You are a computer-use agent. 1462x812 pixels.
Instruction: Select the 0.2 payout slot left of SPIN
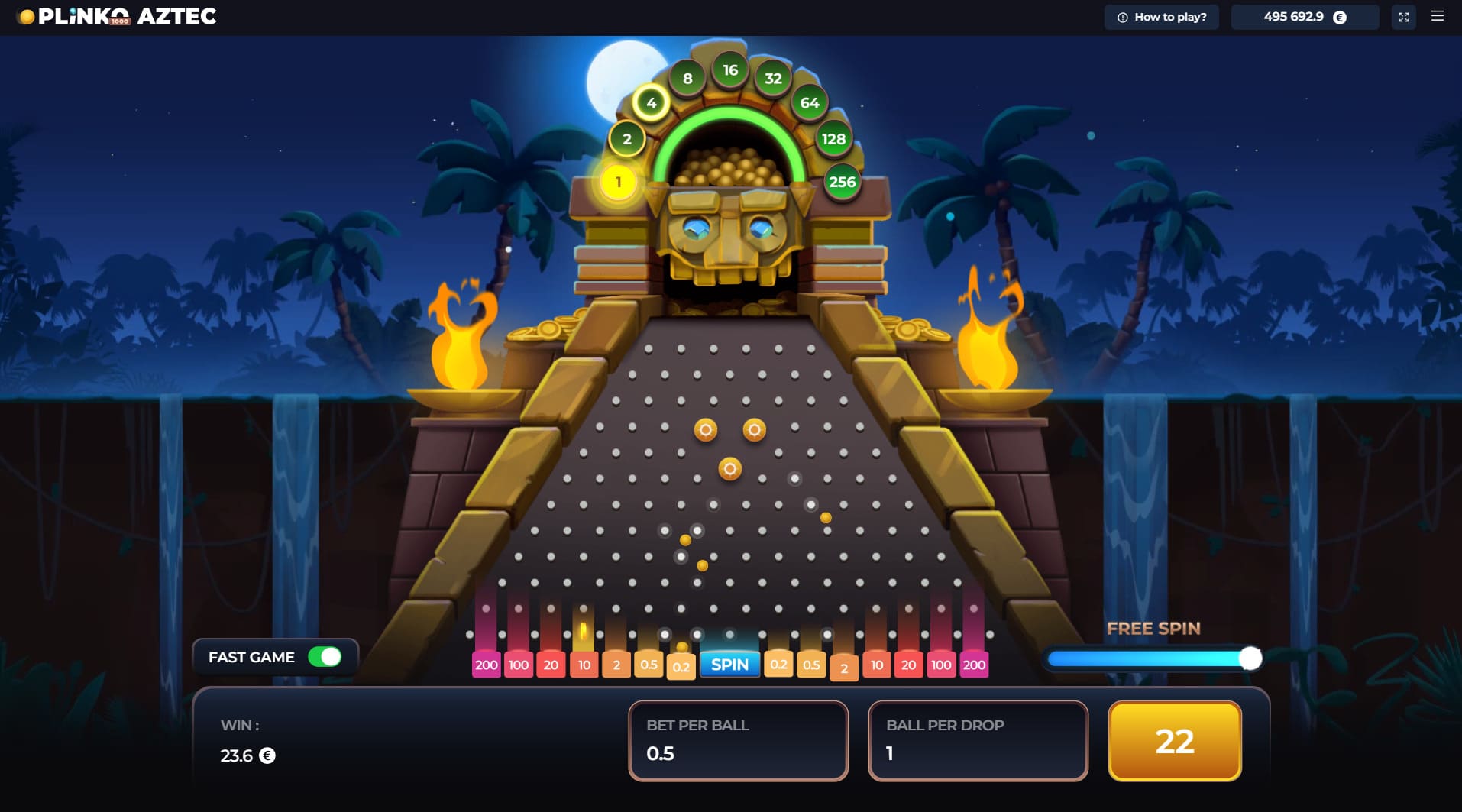click(682, 667)
